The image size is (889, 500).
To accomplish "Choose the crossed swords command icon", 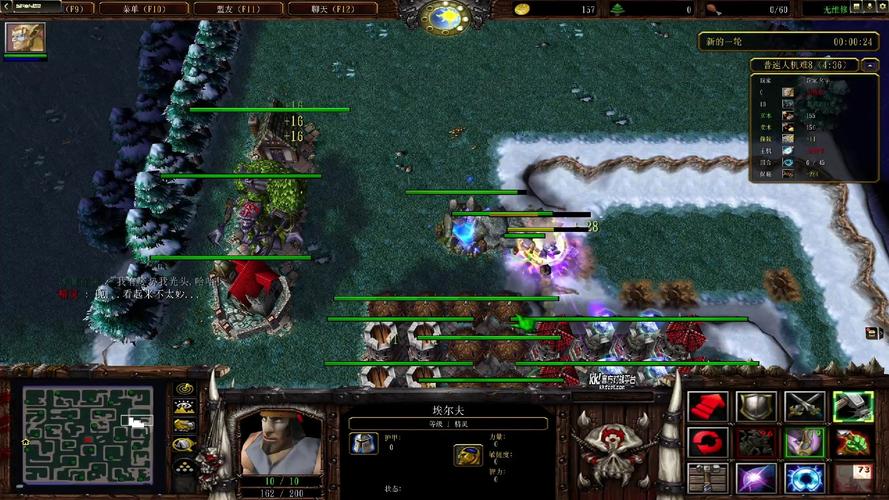I will tap(803, 406).
